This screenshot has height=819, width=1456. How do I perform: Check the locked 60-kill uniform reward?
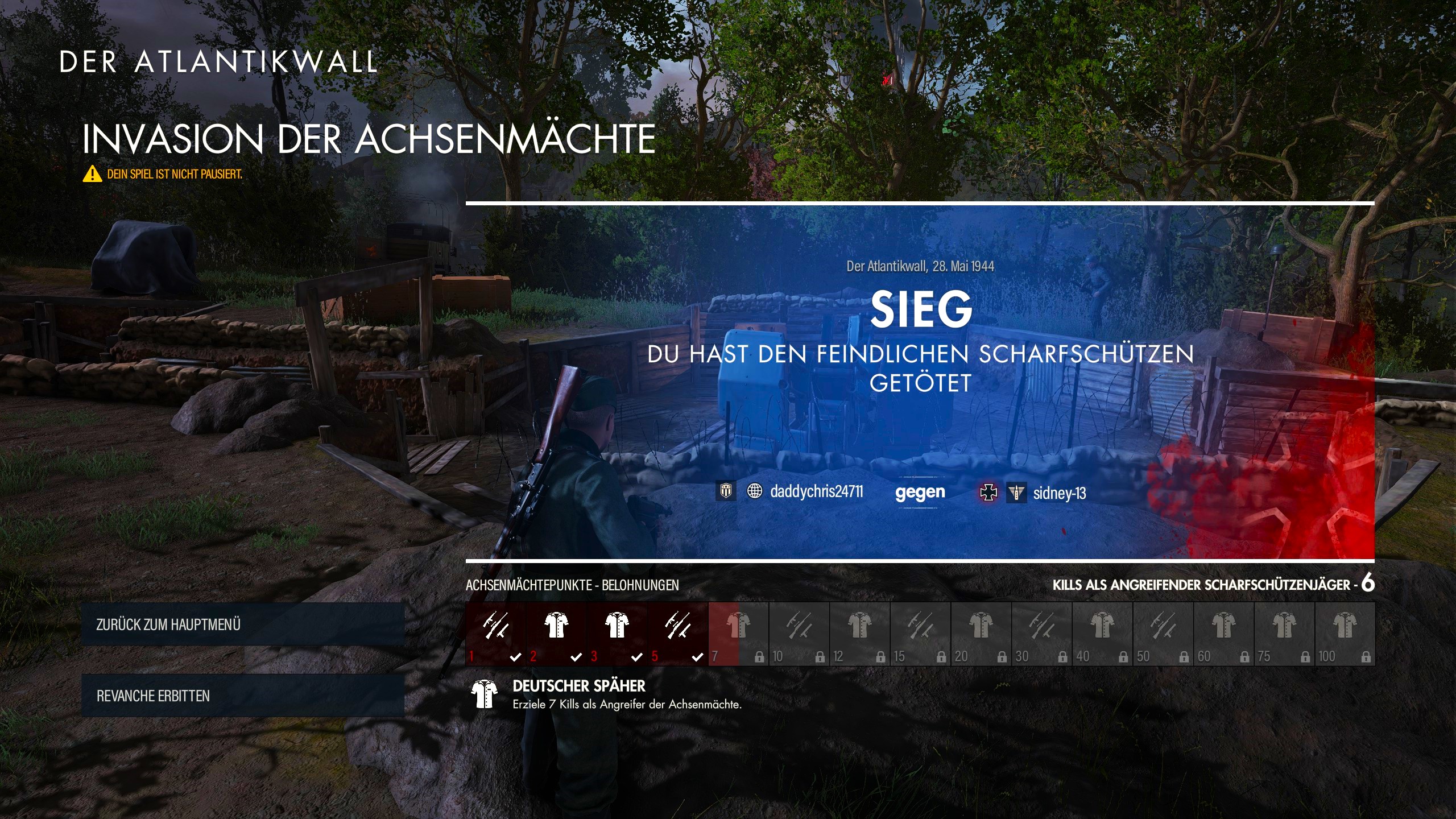pyautogui.click(x=1224, y=633)
